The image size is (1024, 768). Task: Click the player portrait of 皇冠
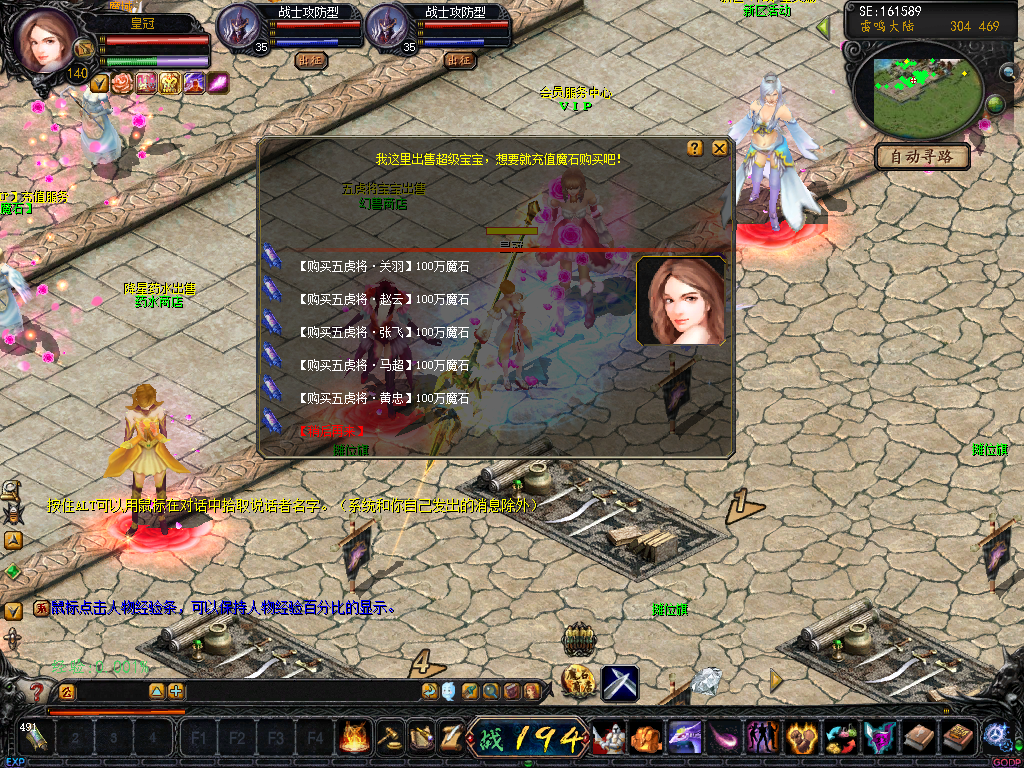coord(43,42)
